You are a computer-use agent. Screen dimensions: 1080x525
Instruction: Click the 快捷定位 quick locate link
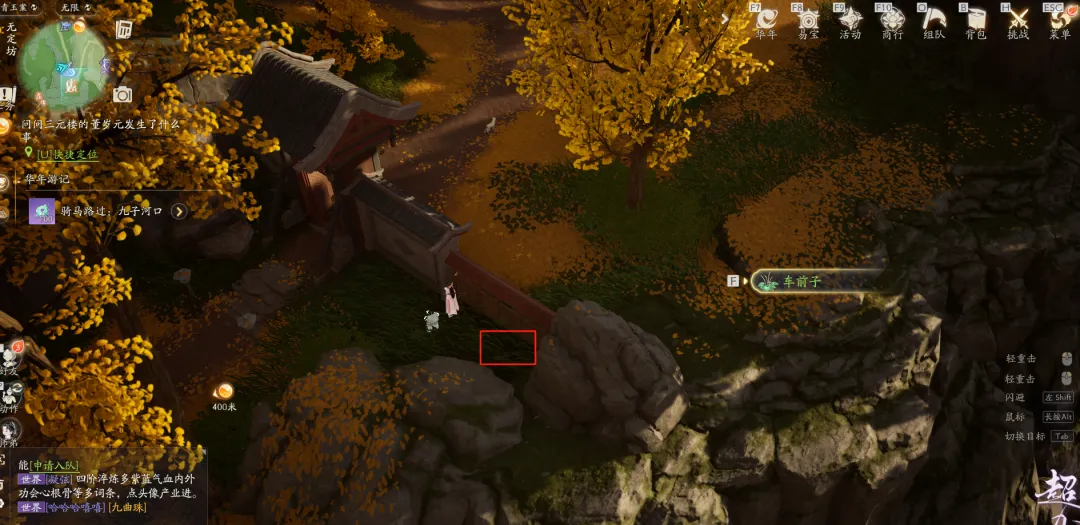pos(67,154)
